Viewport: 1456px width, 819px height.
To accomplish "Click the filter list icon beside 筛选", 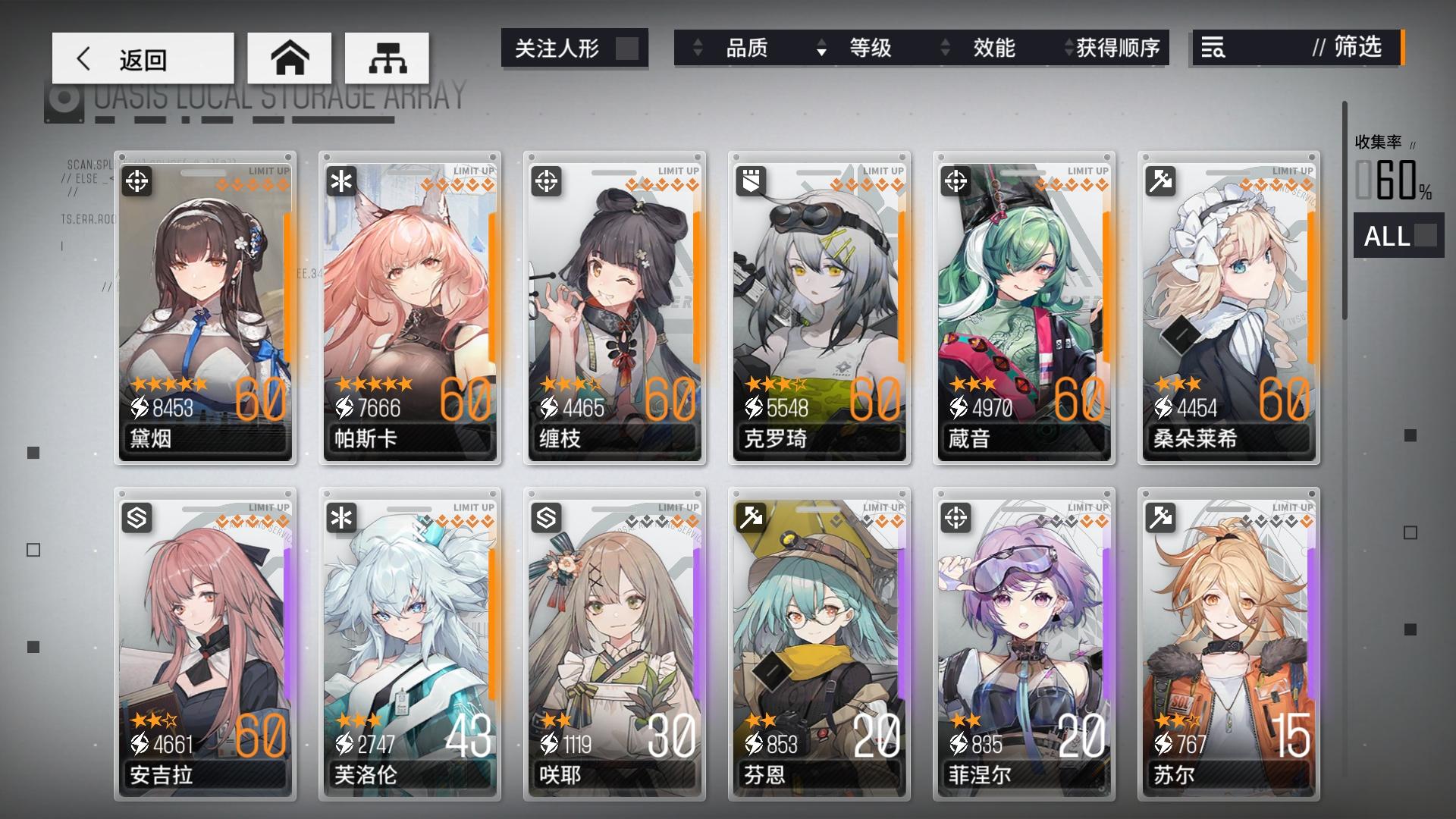I will click(x=1214, y=48).
